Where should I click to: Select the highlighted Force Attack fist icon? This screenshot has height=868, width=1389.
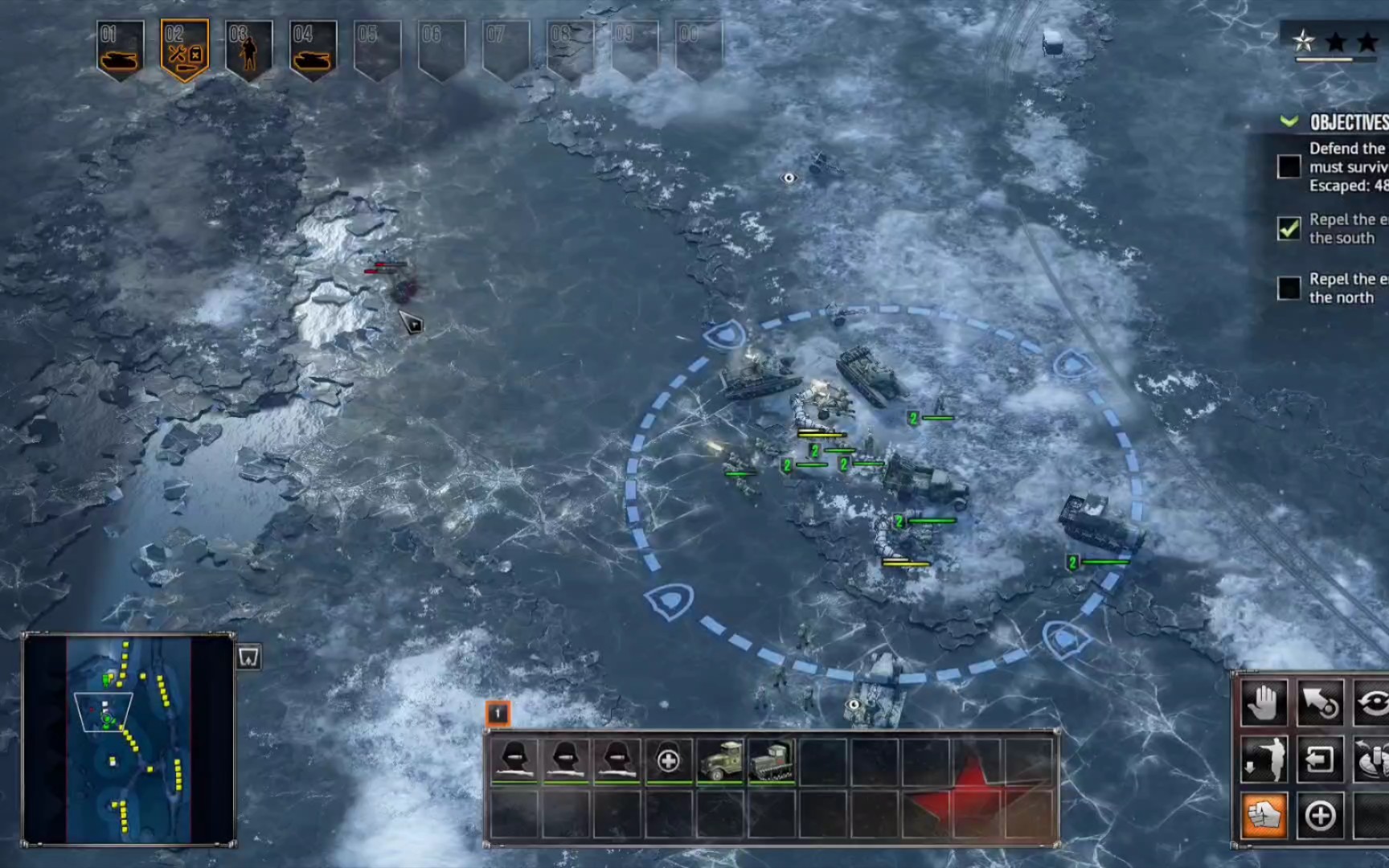(x=1264, y=816)
